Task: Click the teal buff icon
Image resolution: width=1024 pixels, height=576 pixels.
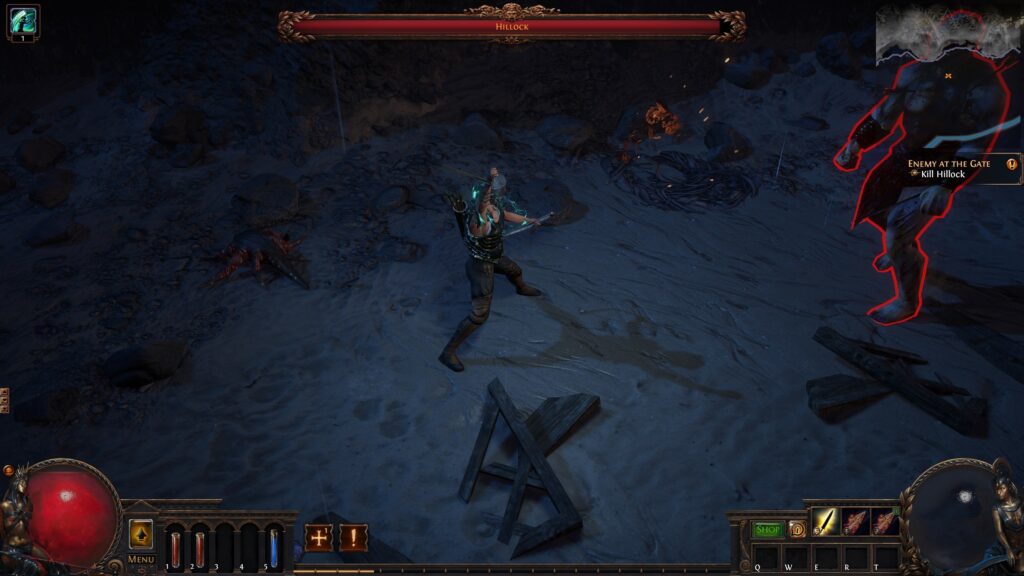Action: point(22,20)
